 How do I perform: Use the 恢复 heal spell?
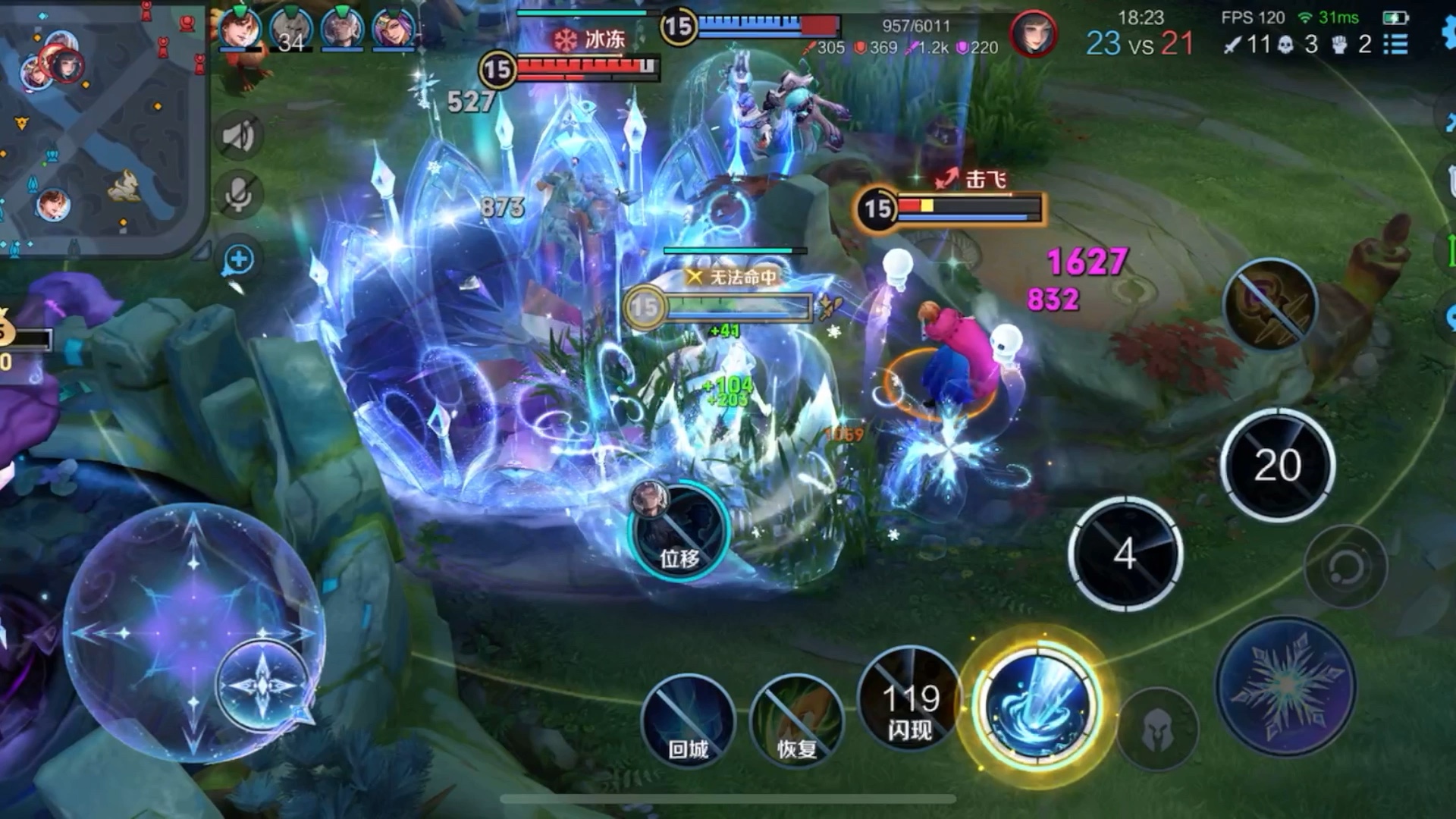point(796,720)
